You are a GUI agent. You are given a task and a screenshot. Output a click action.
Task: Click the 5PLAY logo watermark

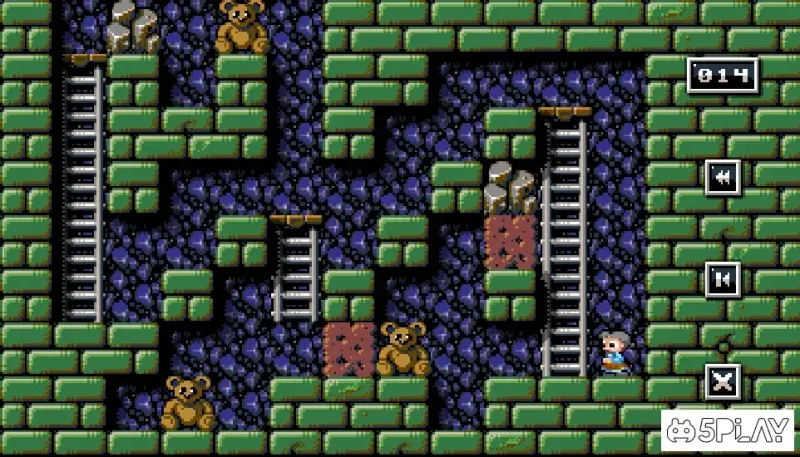[728, 430]
